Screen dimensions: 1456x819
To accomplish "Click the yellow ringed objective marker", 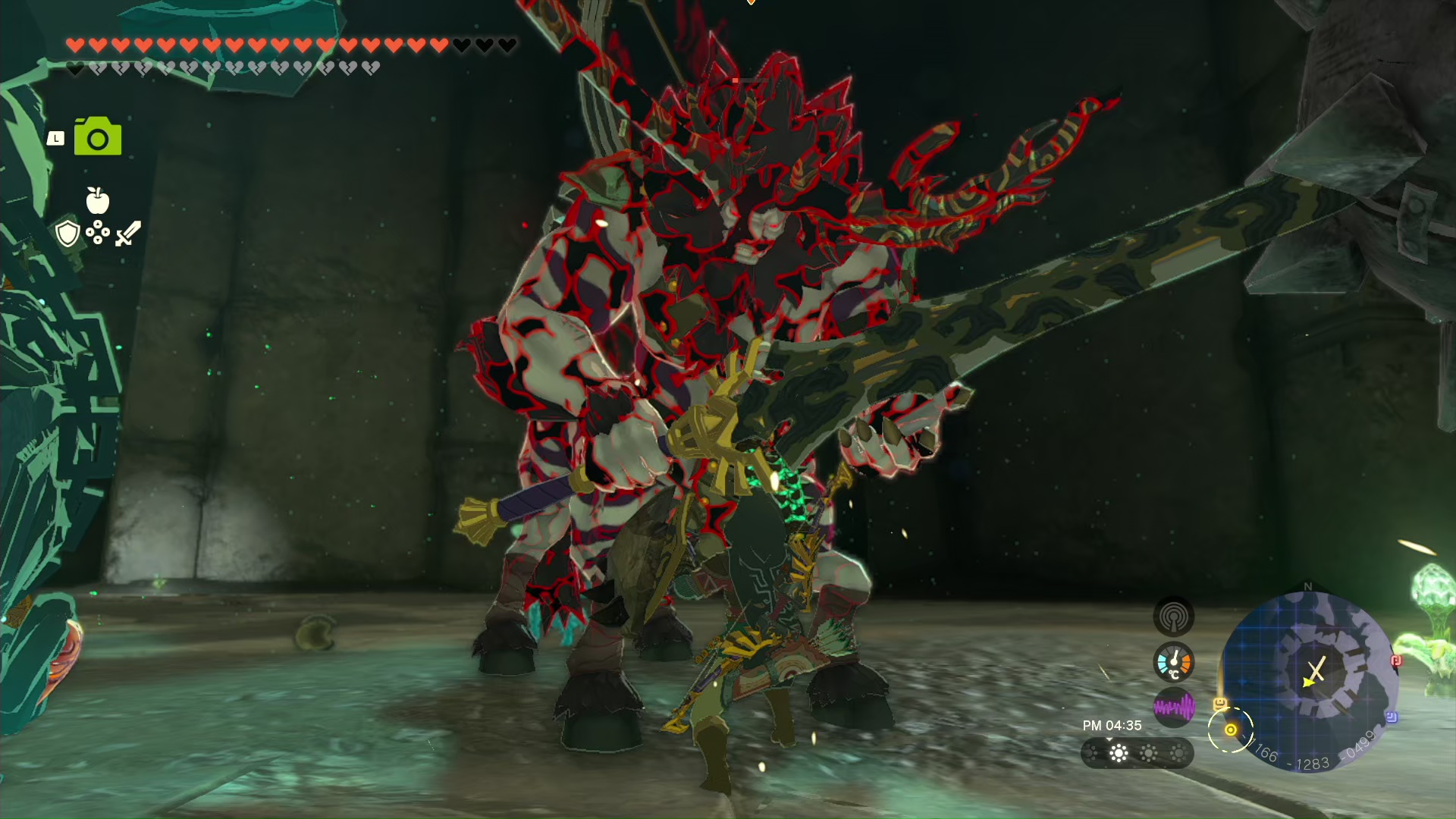I will (1230, 730).
